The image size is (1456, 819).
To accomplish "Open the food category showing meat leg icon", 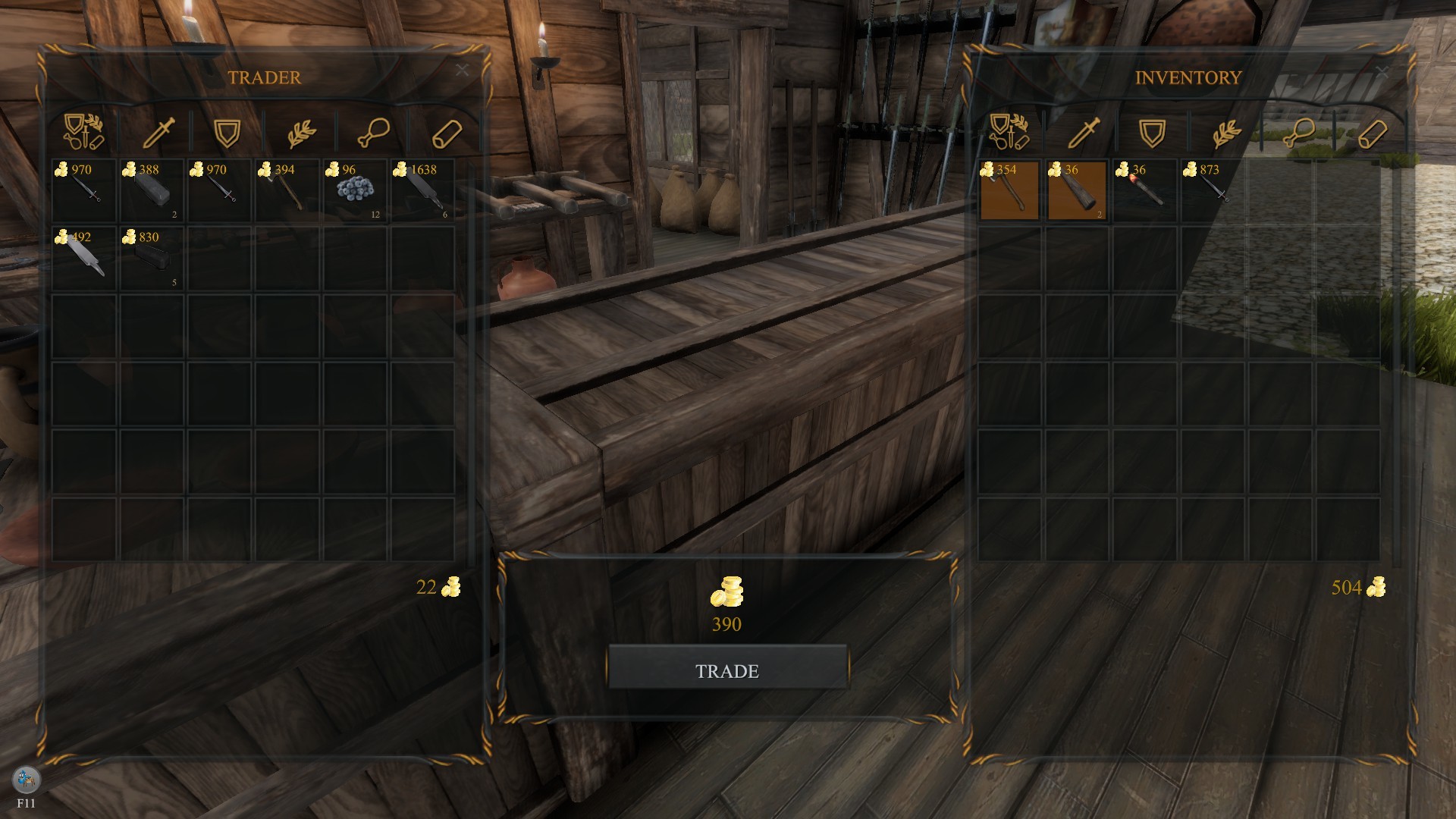I will tap(375, 131).
